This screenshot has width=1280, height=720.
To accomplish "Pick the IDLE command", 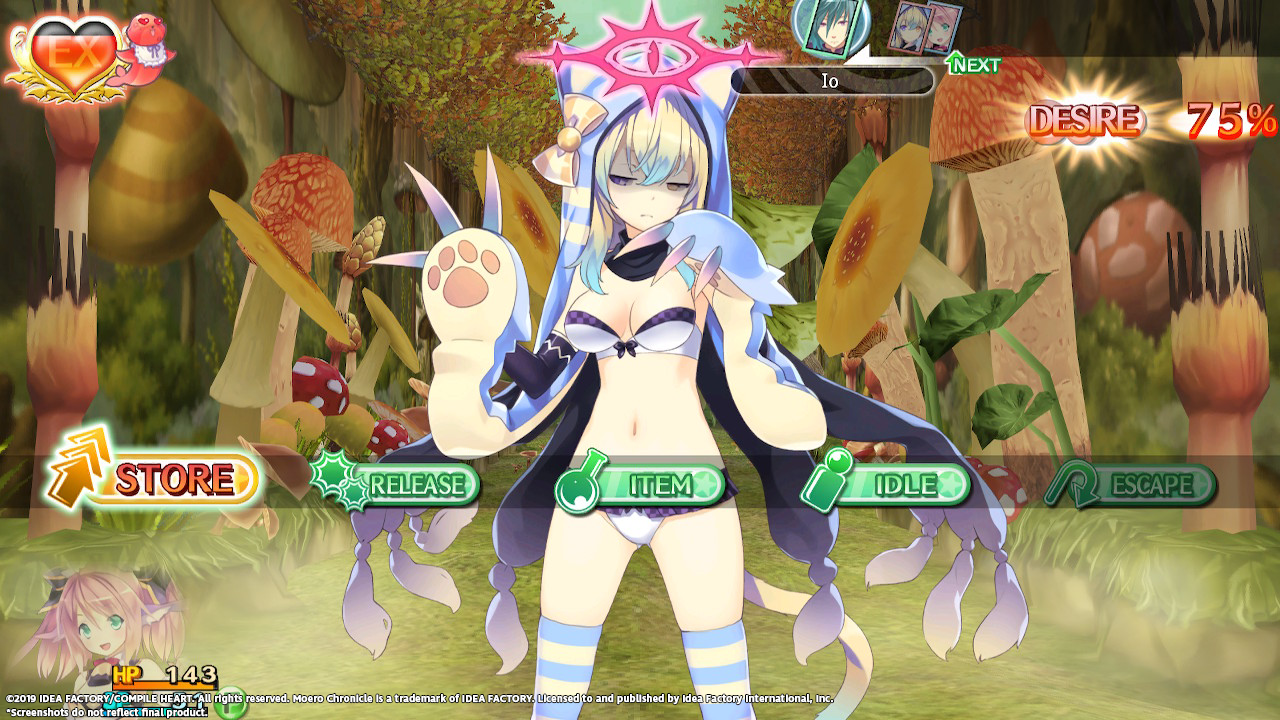I will pyautogui.click(x=890, y=485).
